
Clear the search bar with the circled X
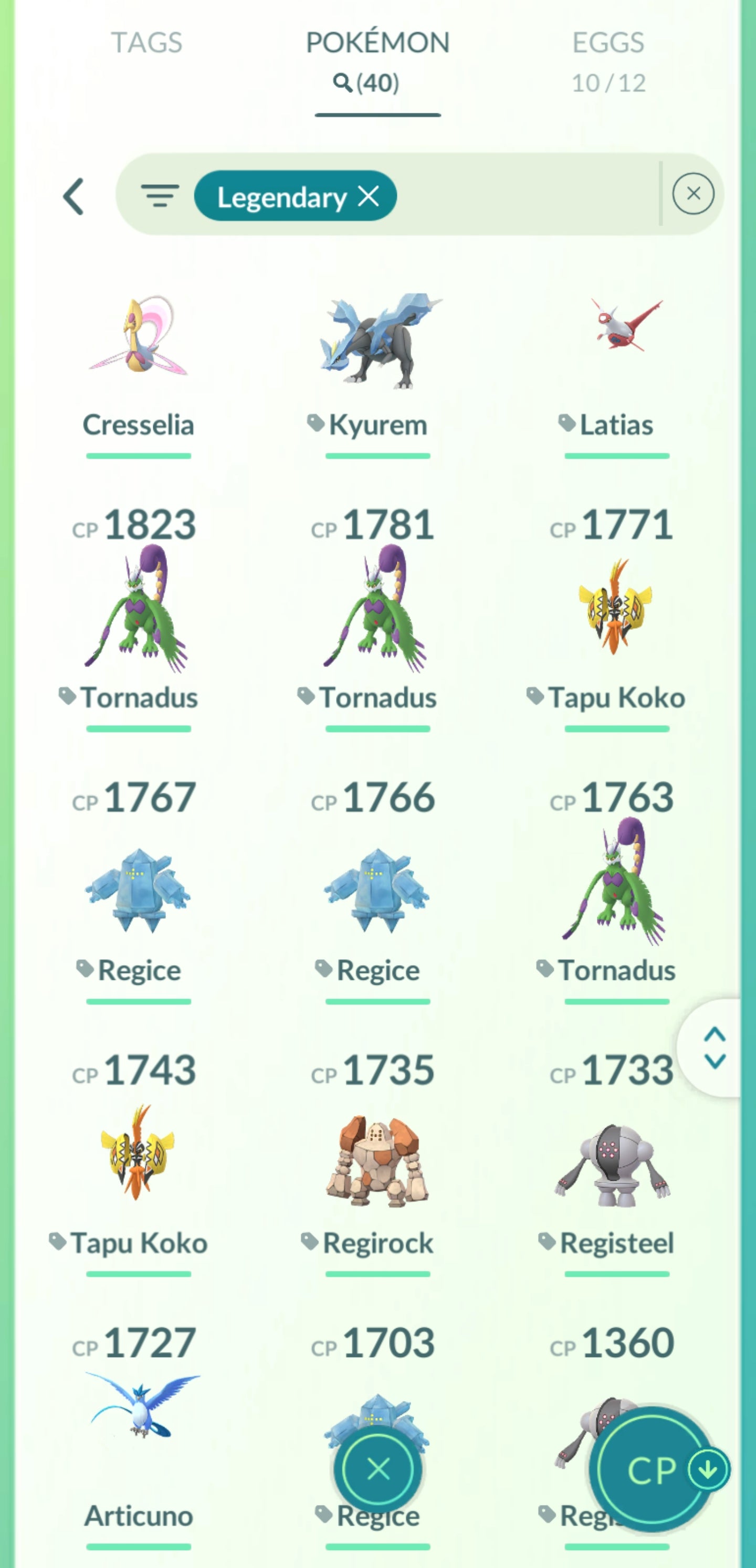click(692, 194)
